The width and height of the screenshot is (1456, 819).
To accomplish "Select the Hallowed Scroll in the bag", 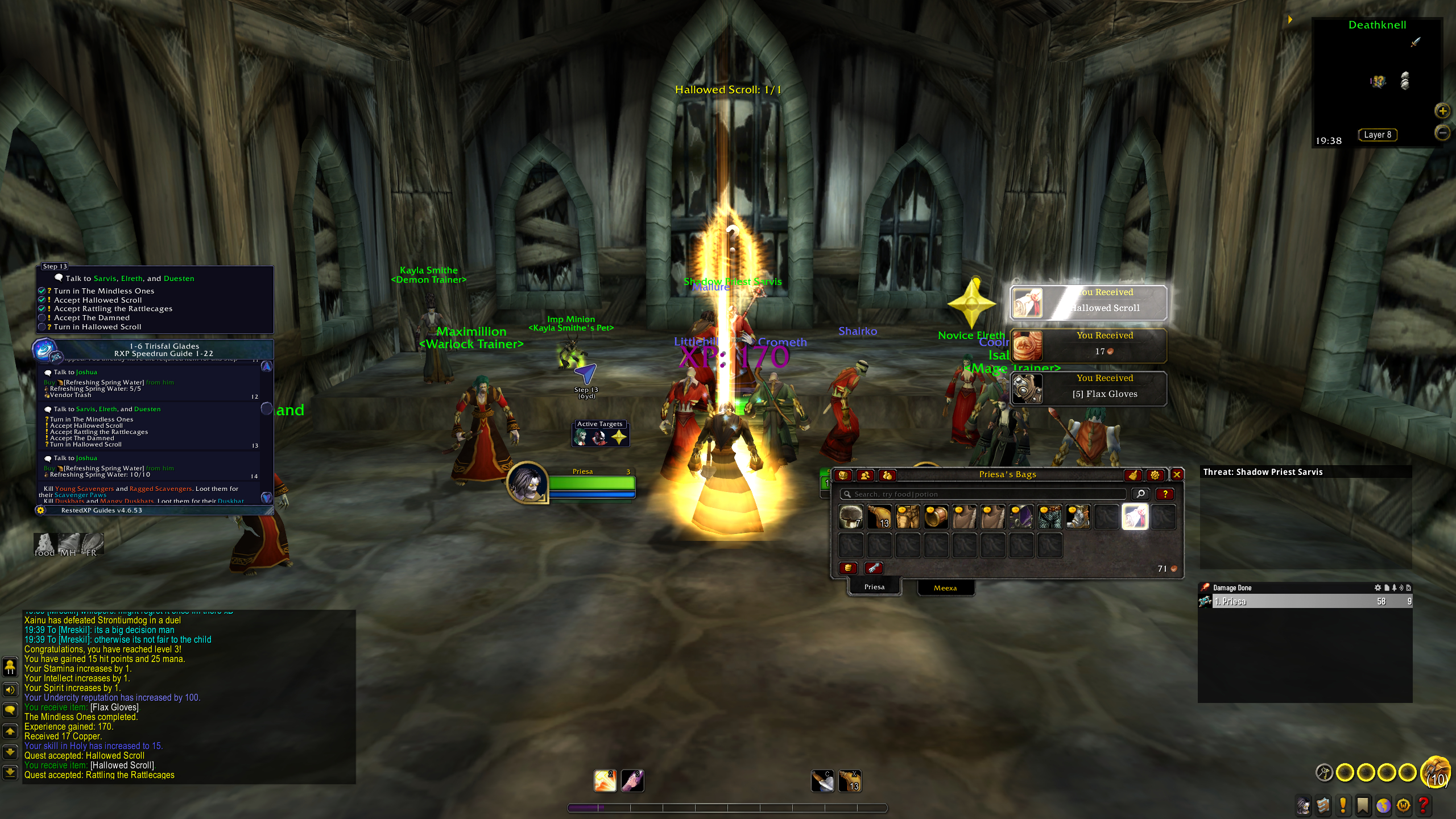I will pyautogui.click(x=1135, y=517).
